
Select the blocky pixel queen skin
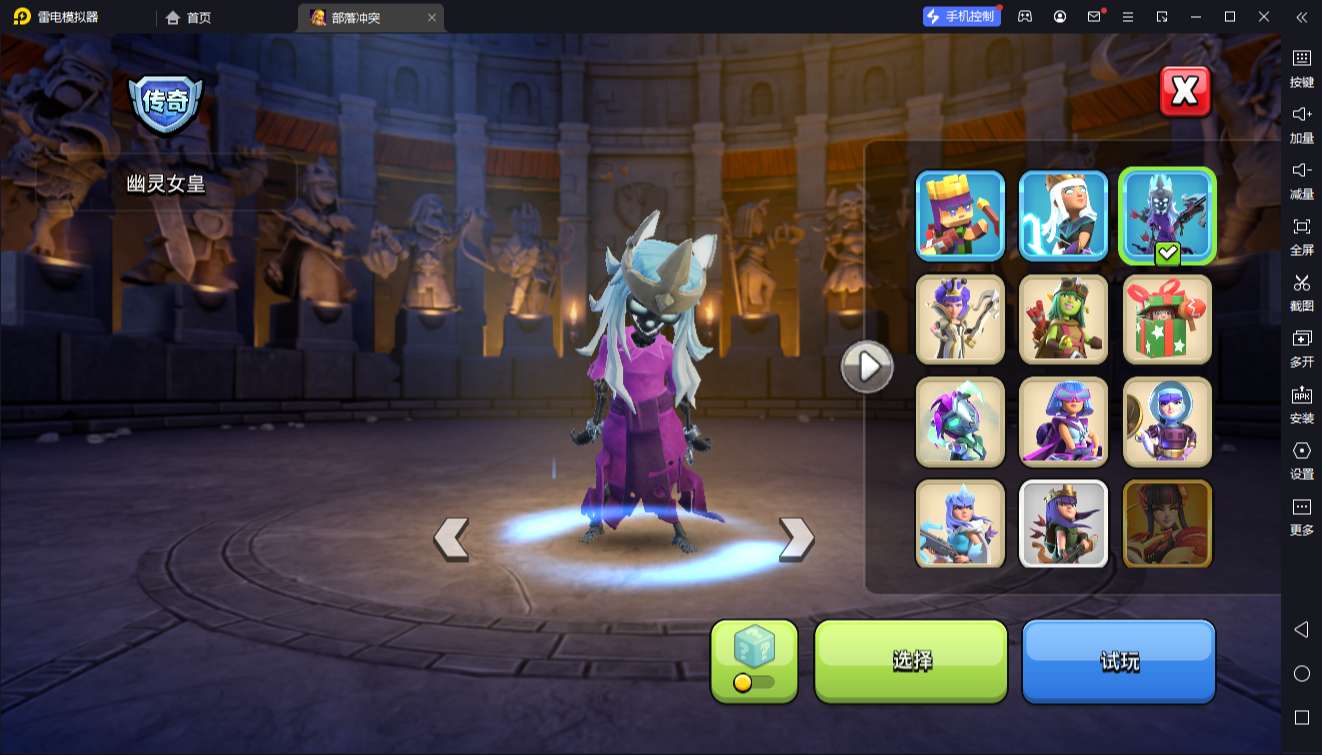[x=960, y=216]
